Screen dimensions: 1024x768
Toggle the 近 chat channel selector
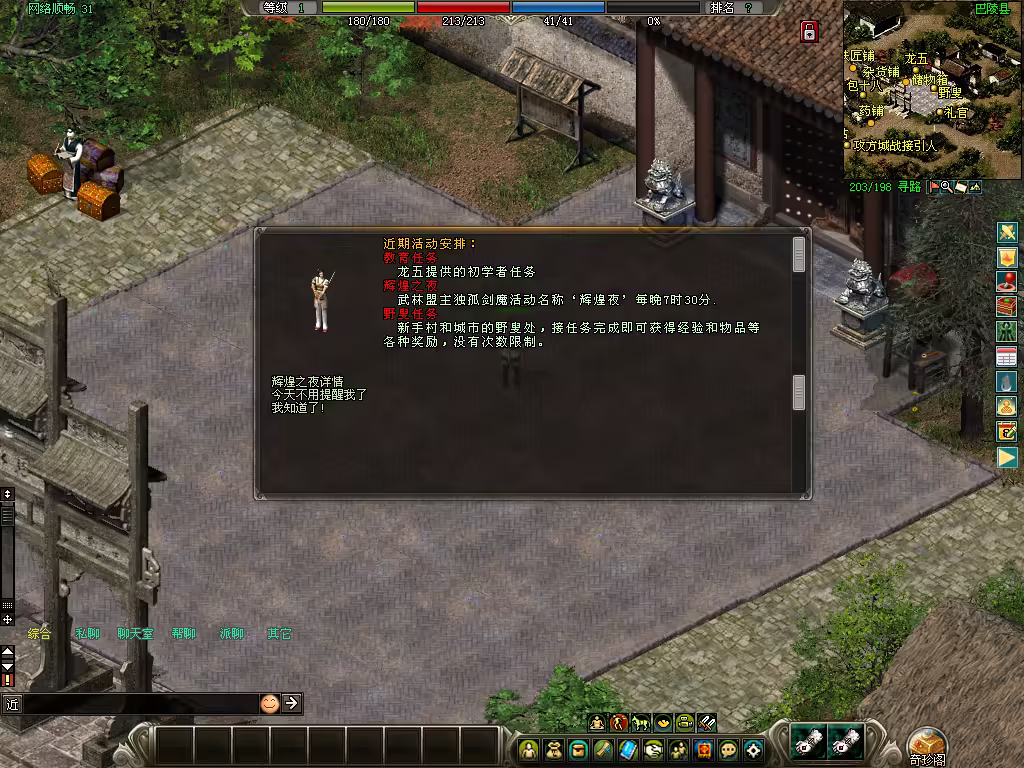12,704
